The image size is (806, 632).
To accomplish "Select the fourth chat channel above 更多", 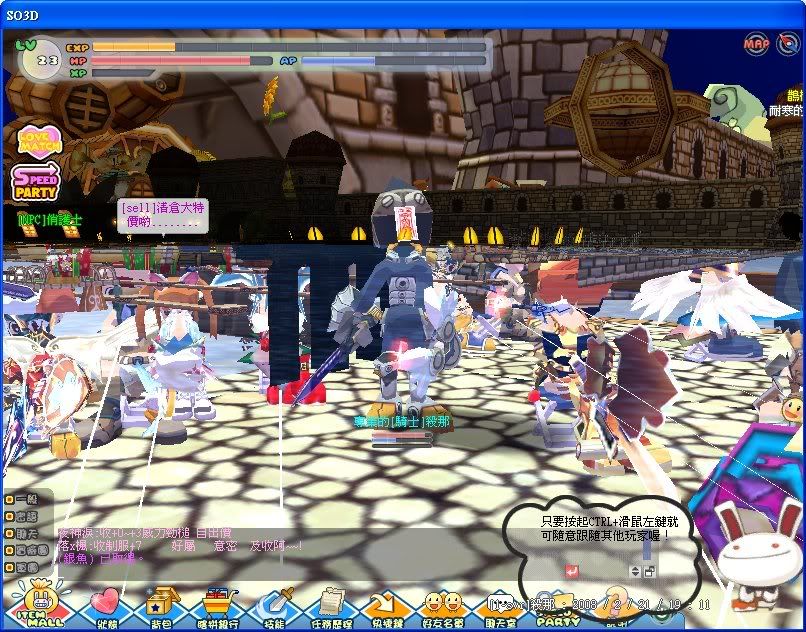I will (10, 551).
